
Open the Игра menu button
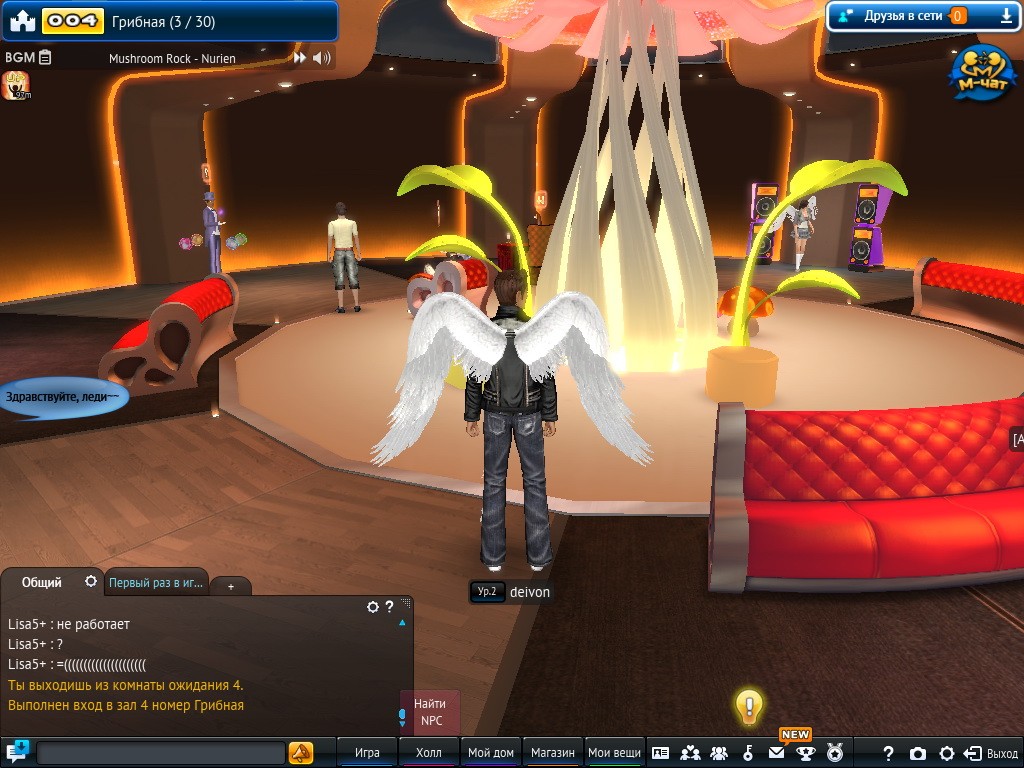click(x=367, y=753)
